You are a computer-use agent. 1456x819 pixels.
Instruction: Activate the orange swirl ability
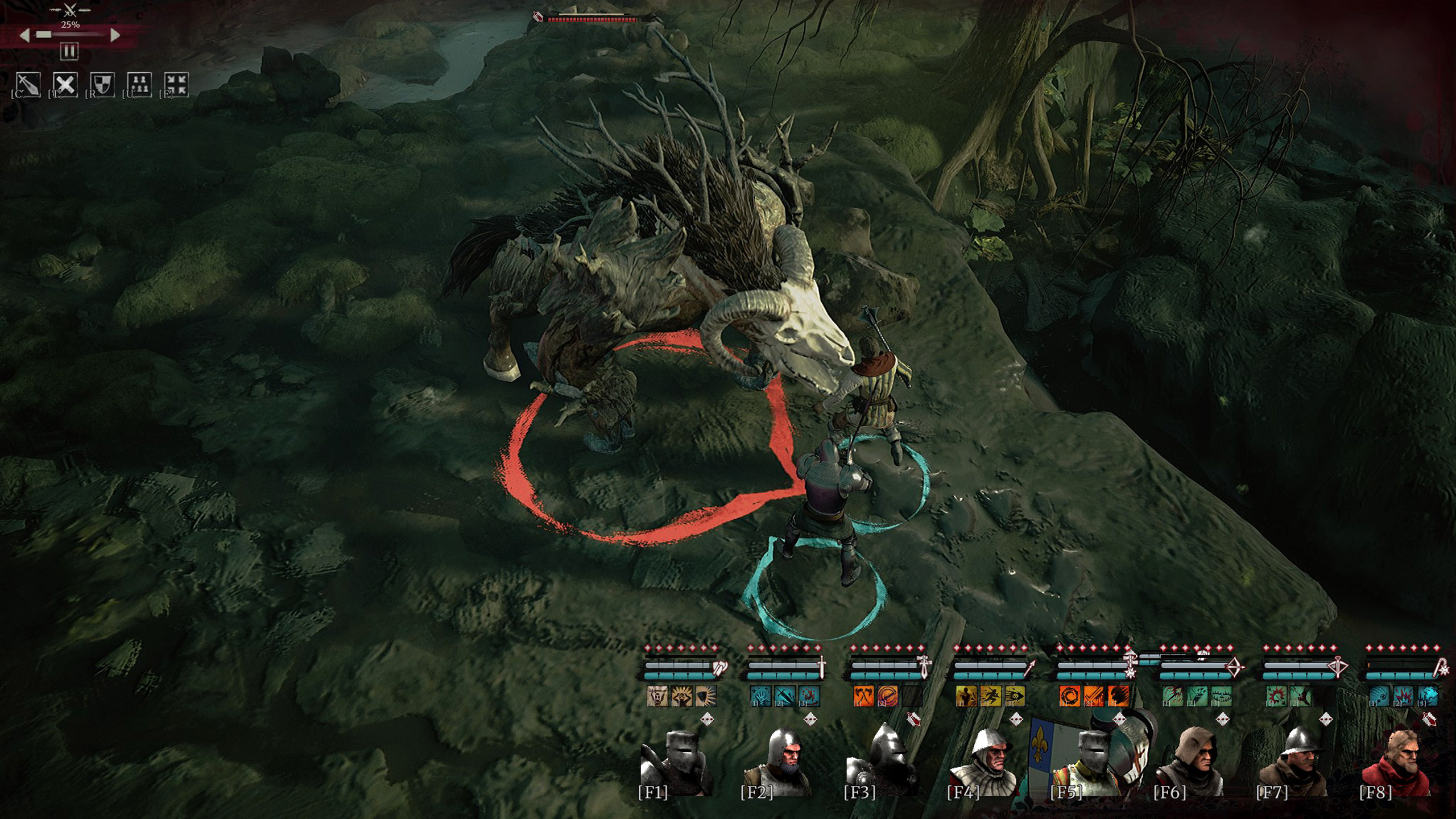click(x=1069, y=696)
